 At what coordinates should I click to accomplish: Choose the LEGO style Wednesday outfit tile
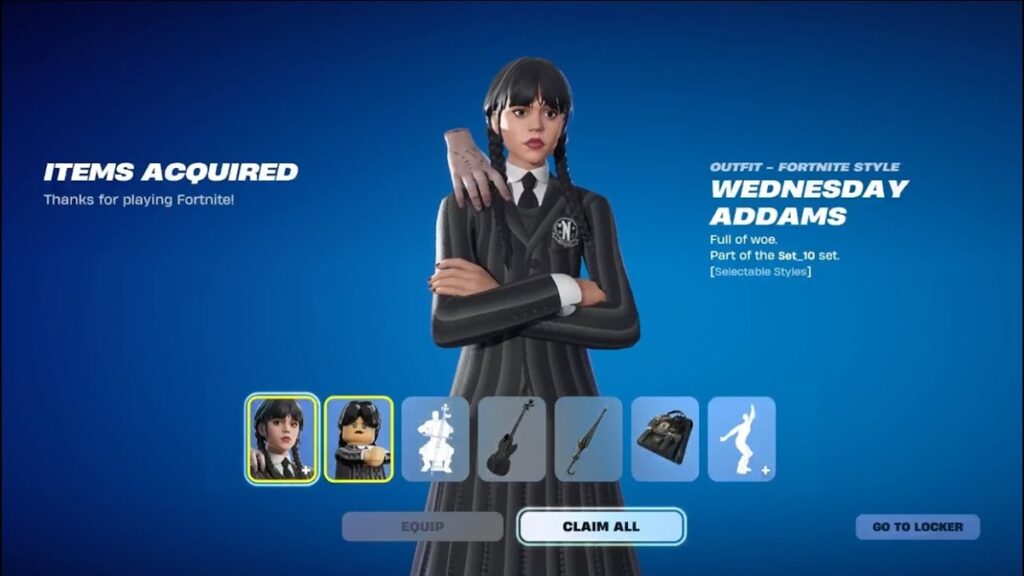click(x=358, y=439)
